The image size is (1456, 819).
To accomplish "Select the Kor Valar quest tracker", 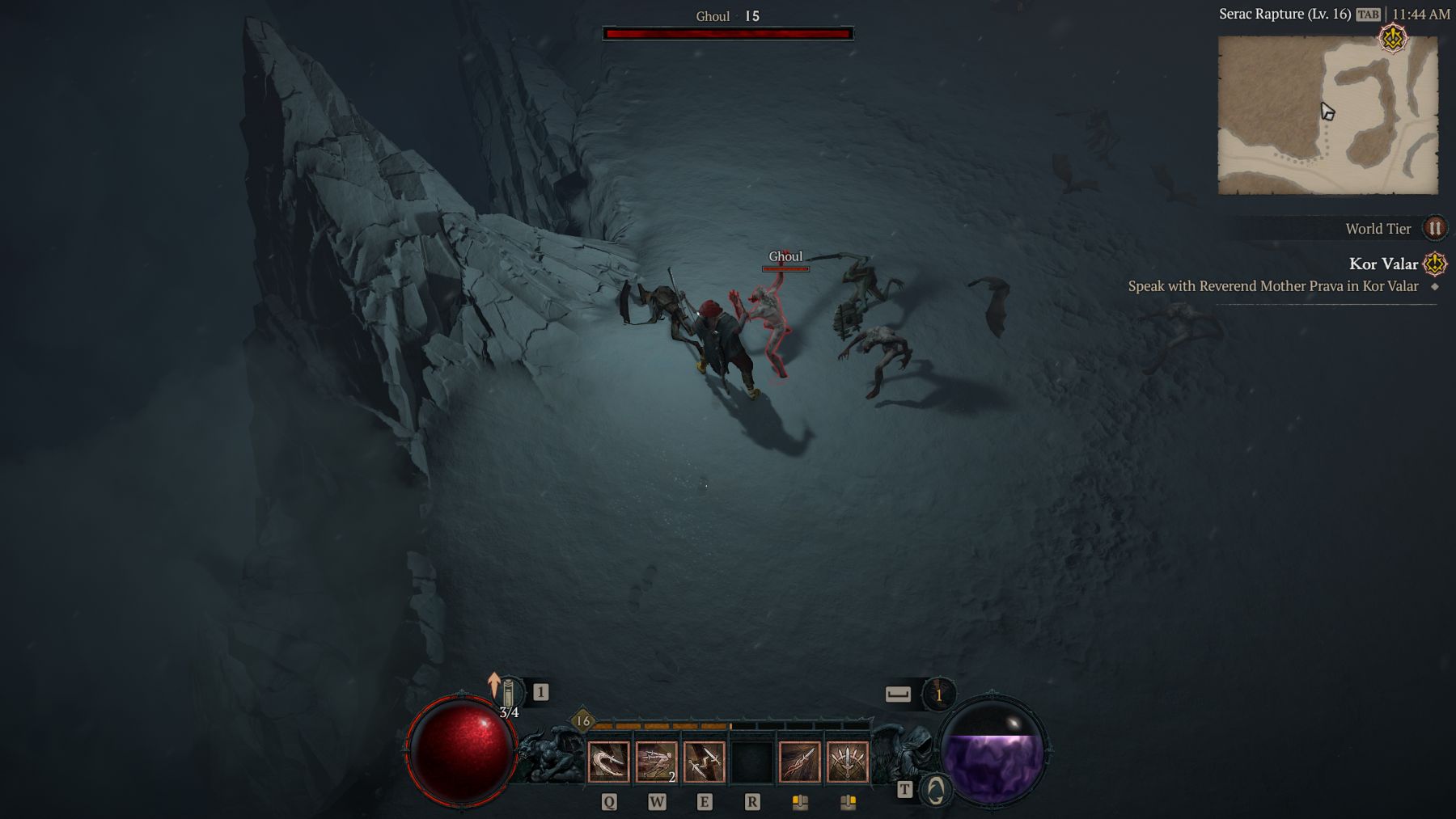I will click(x=1383, y=264).
